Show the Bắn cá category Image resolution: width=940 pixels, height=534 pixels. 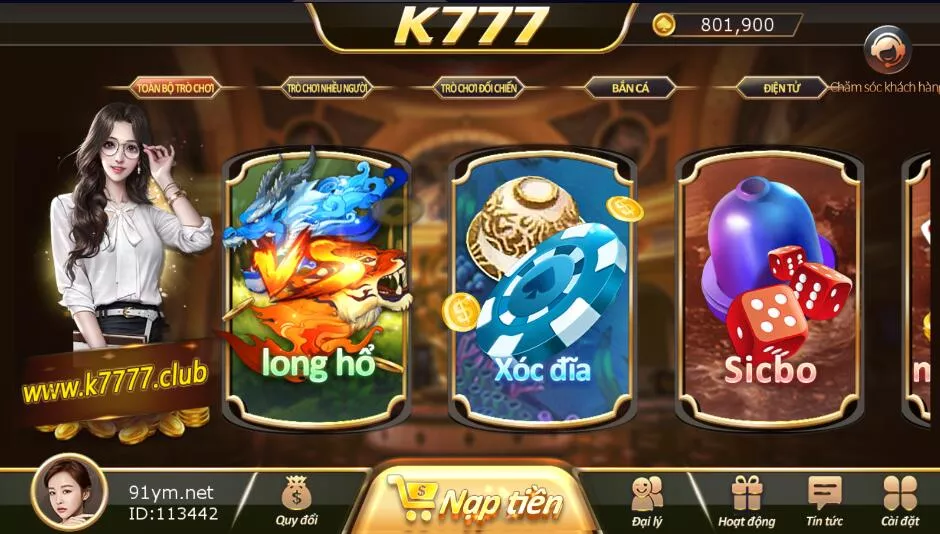[631, 88]
